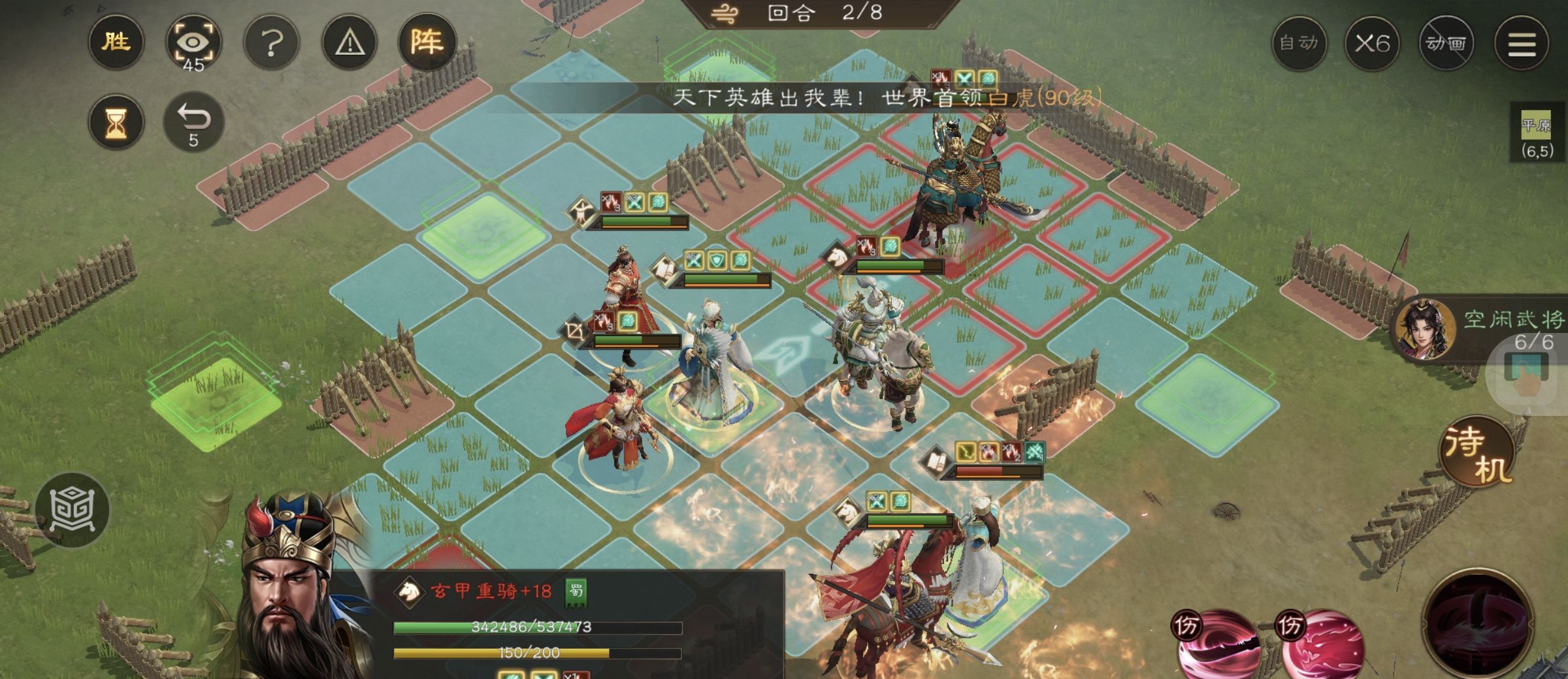1568x679 pixels.
Task: Click the undo arrow icon
Action: 195,121
